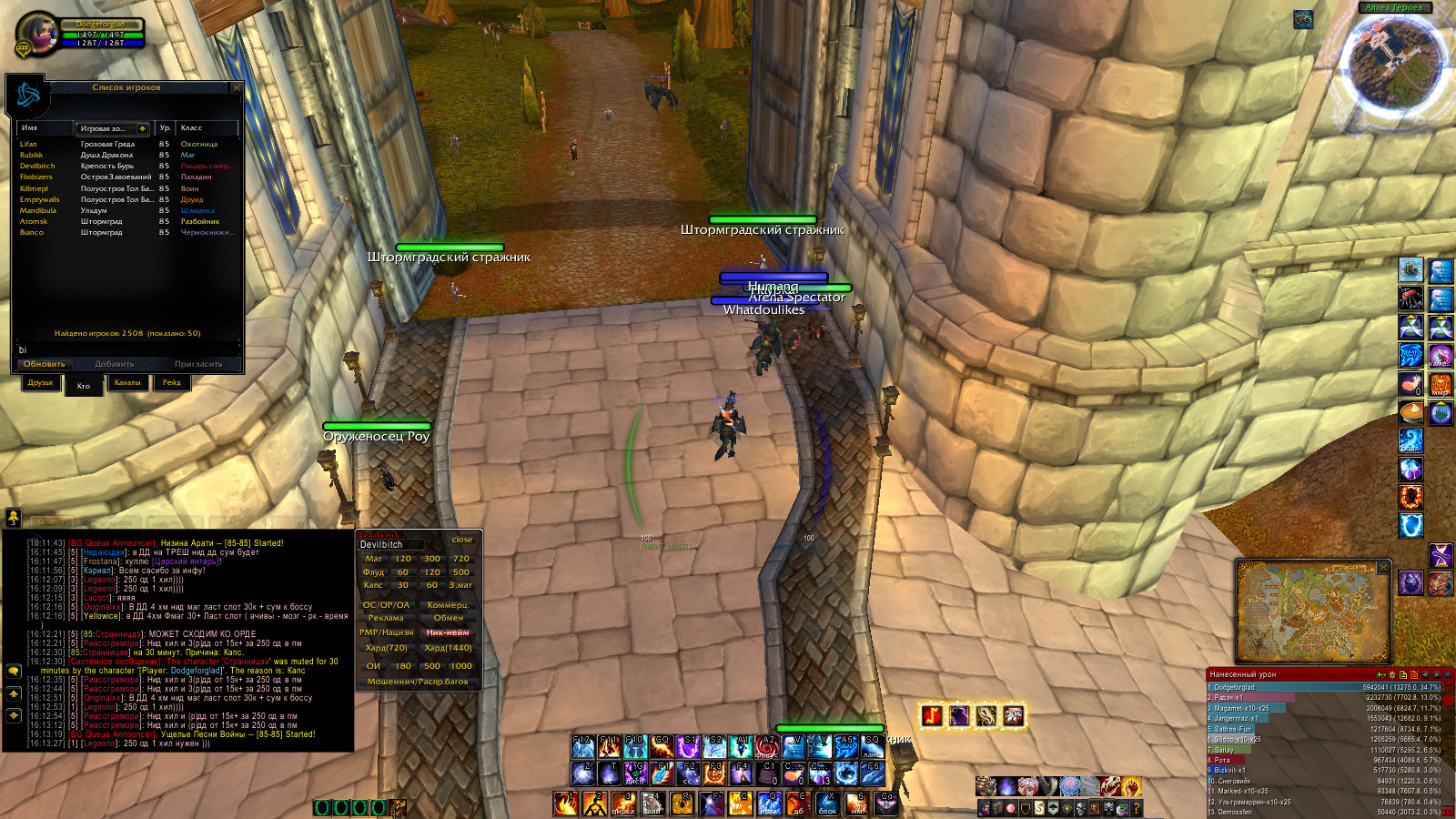Select player Devilbitch in the list
Viewport: 1456px width, 819px height.
tap(38, 167)
